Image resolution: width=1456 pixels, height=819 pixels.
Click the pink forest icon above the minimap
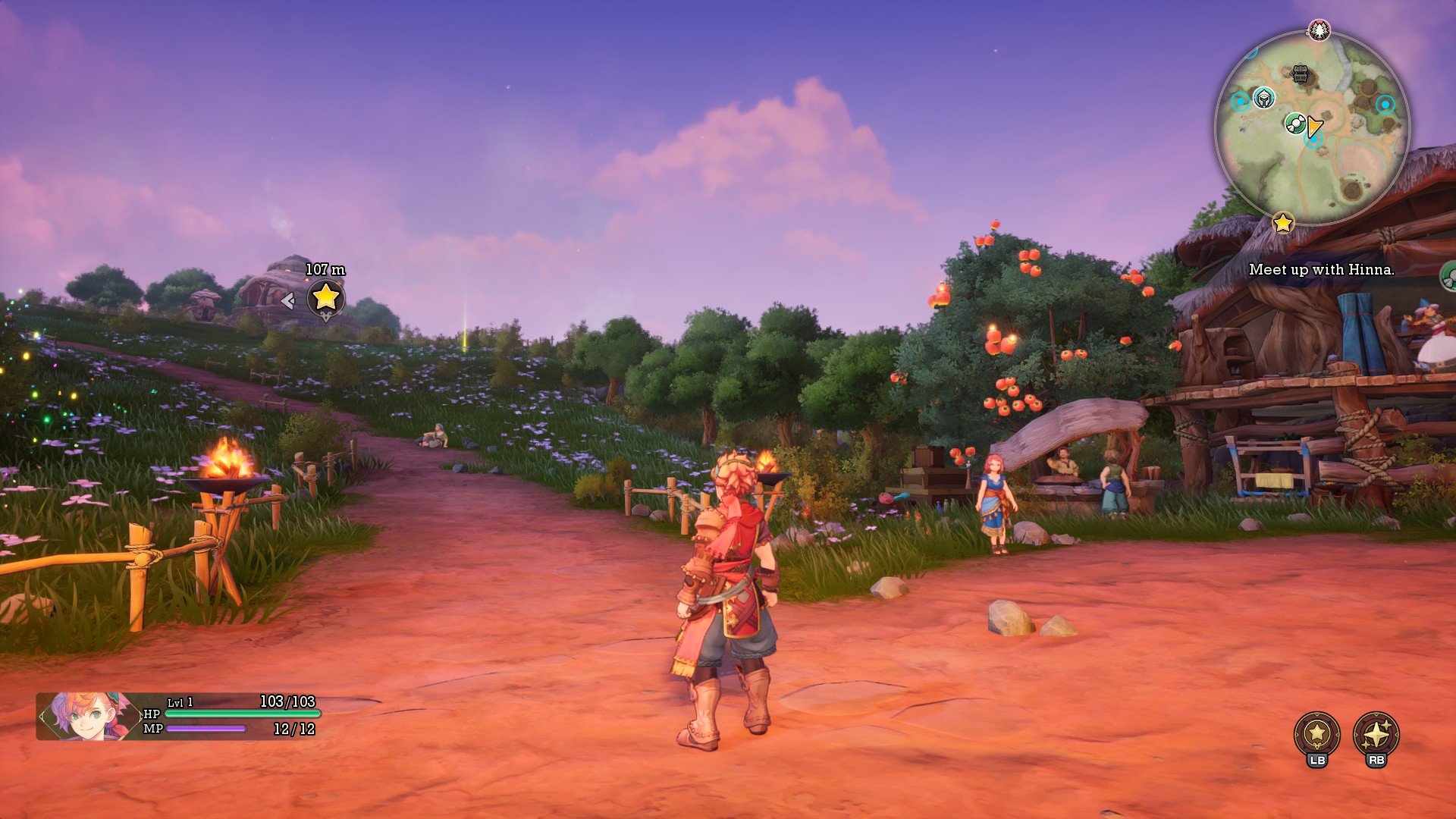(1318, 30)
